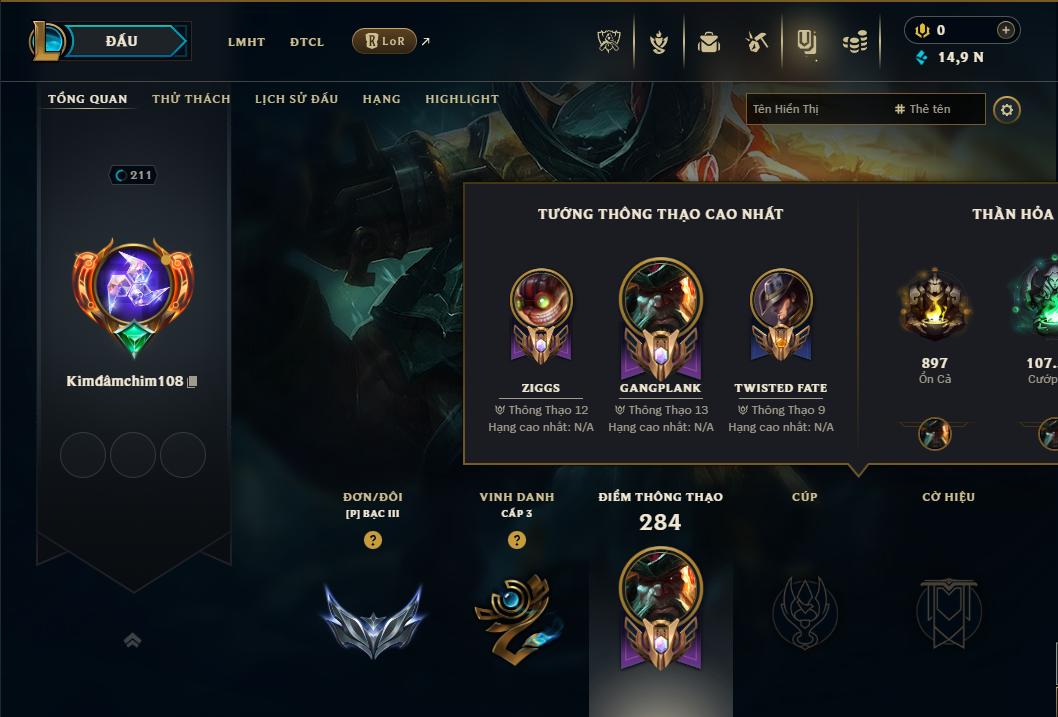Open the LỊCH SỬ ĐẤU tab

(296, 99)
